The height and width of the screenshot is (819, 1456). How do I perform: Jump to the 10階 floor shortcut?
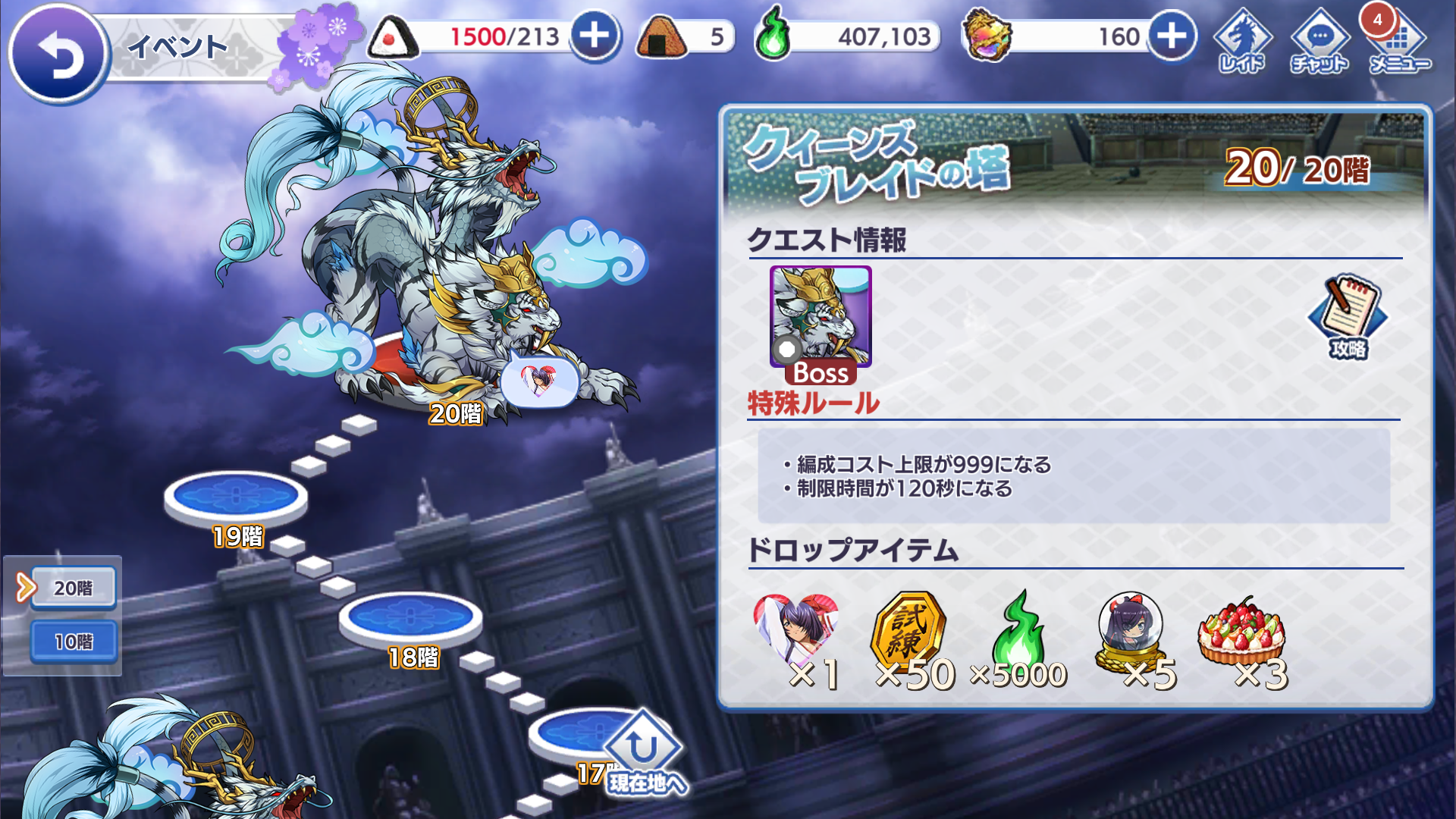pos(74,642)
